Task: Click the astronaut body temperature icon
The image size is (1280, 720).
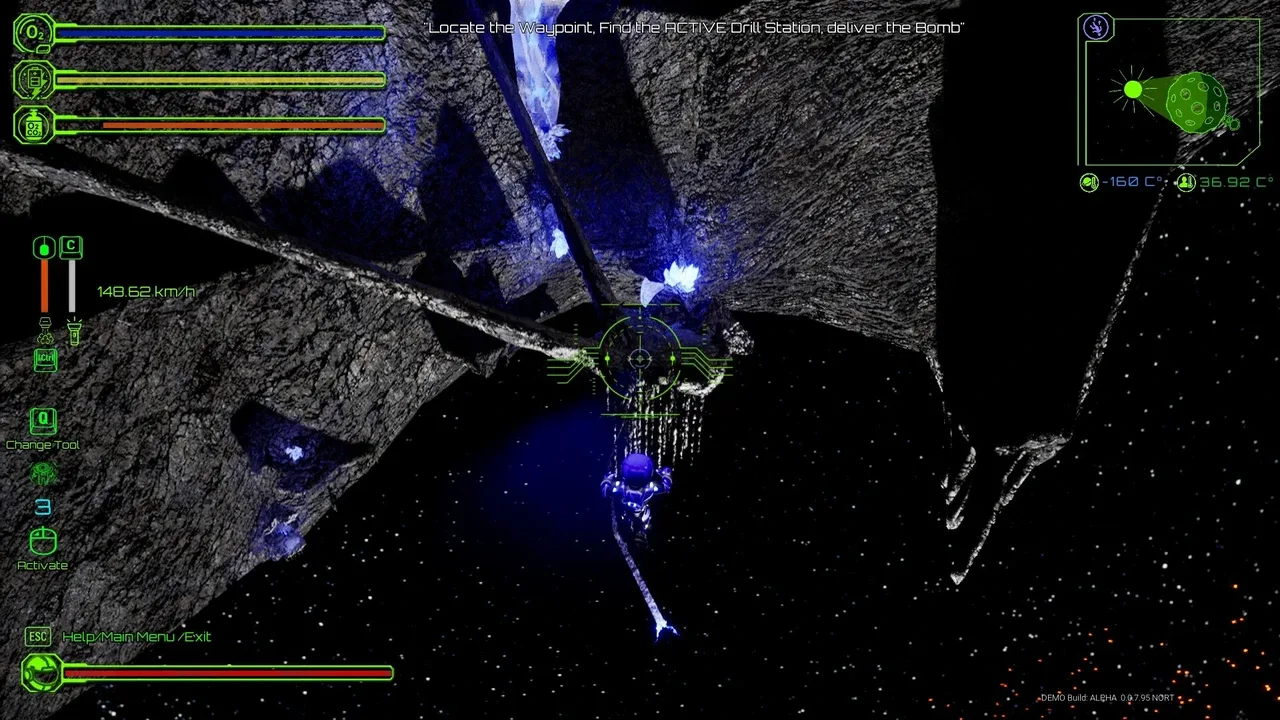Action: click(x=1186, y=183)
